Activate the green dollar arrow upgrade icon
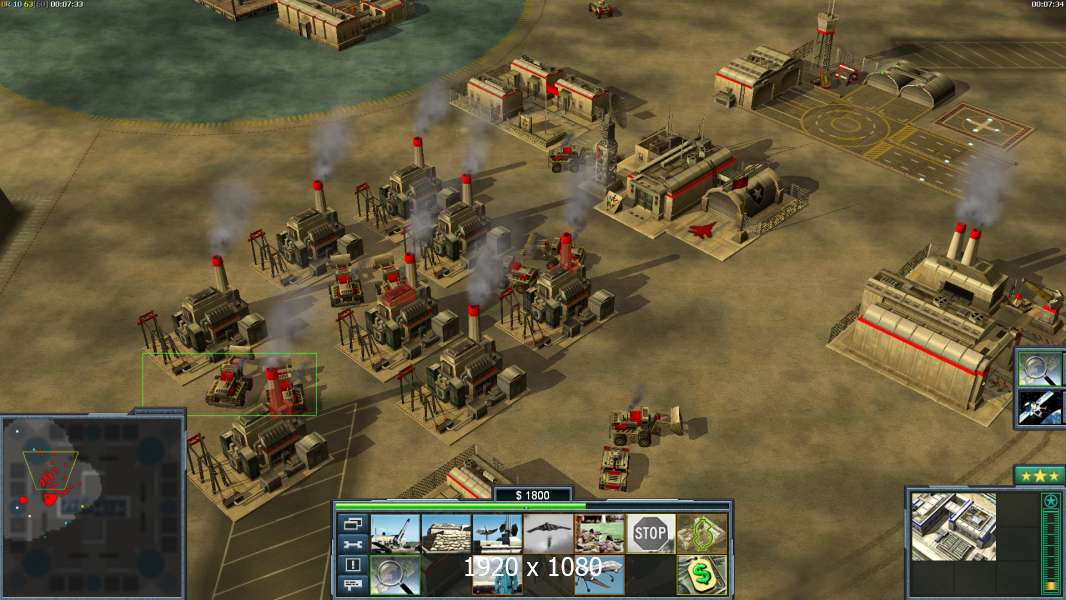 click(702, 534)
